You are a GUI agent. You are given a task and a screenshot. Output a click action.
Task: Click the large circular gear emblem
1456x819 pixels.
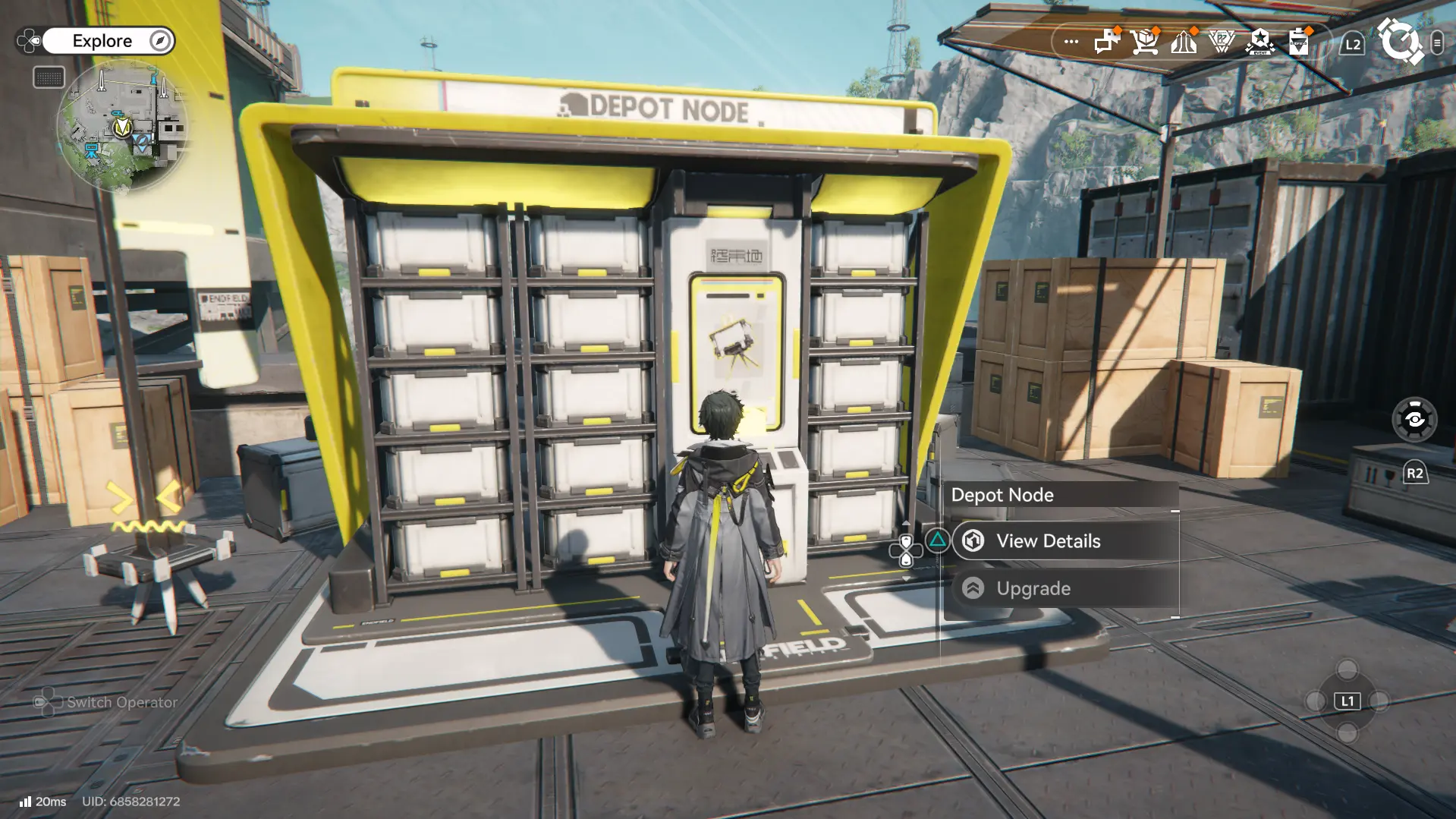(1400, 42)
